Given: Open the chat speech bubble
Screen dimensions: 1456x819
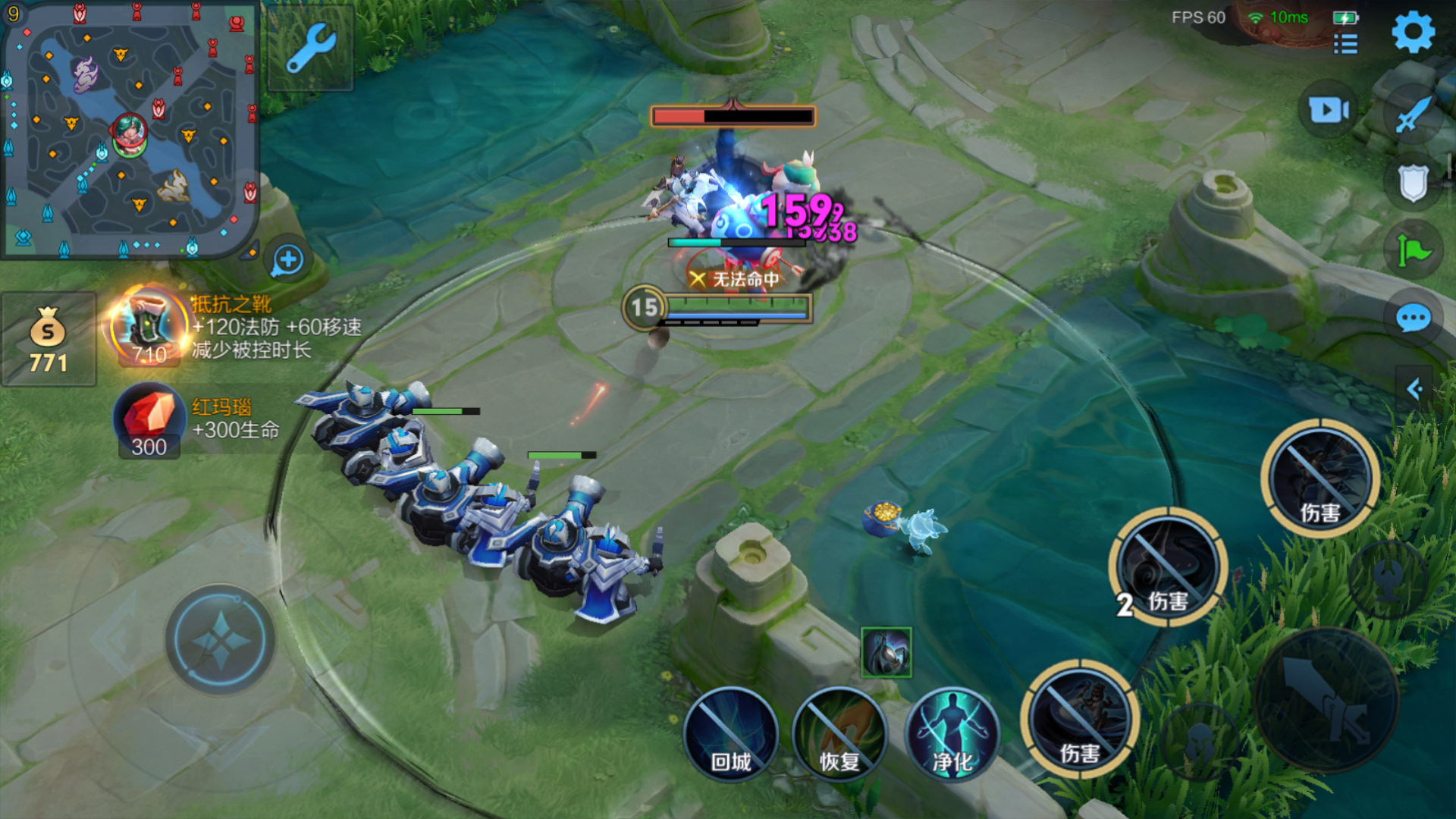Looking at the screenshot, I should click(x=1414, y=318).
